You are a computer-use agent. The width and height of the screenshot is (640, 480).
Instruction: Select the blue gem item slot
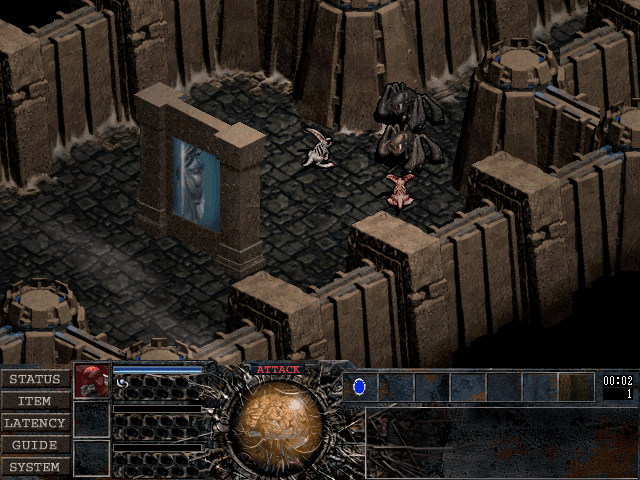click(x=360, y=386)
